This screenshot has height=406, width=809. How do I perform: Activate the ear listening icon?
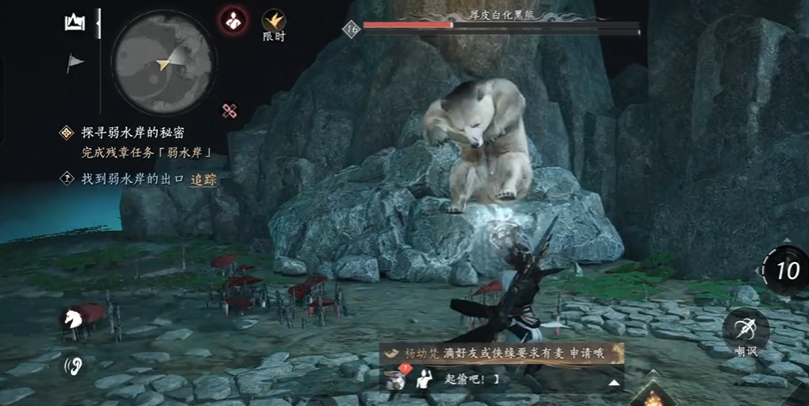pyautogui.click(x=74, y=364)
